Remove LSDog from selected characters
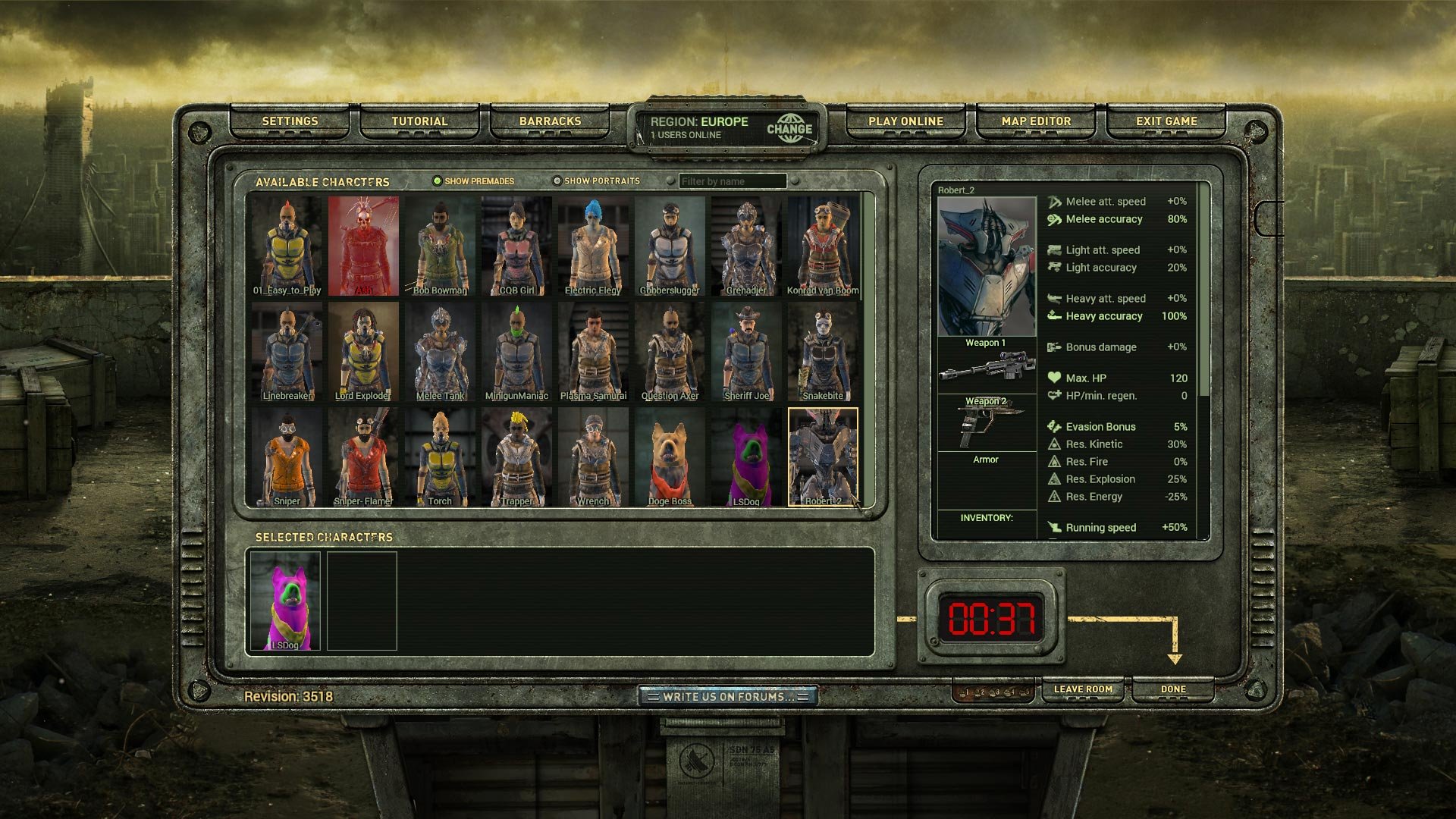Viewport: 1456px width, 819px height. coord(285,601)
